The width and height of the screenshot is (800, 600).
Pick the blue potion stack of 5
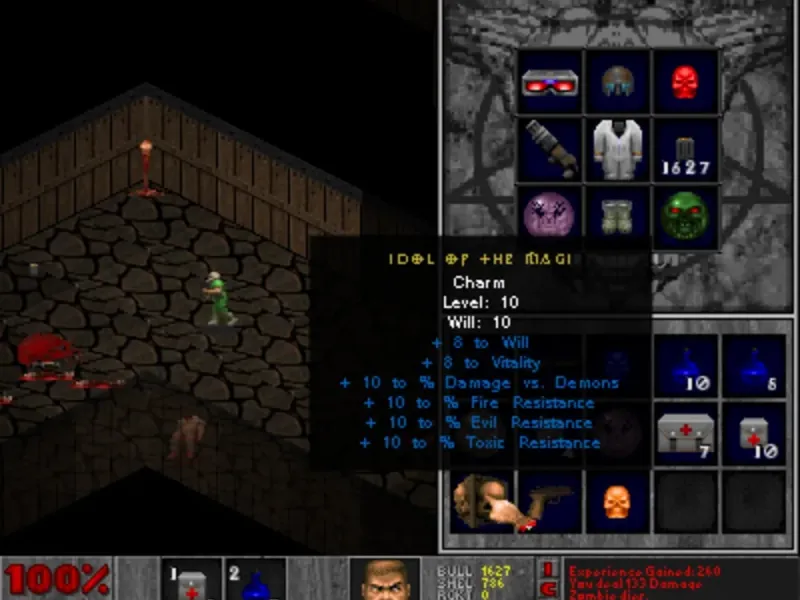point(753,366)
